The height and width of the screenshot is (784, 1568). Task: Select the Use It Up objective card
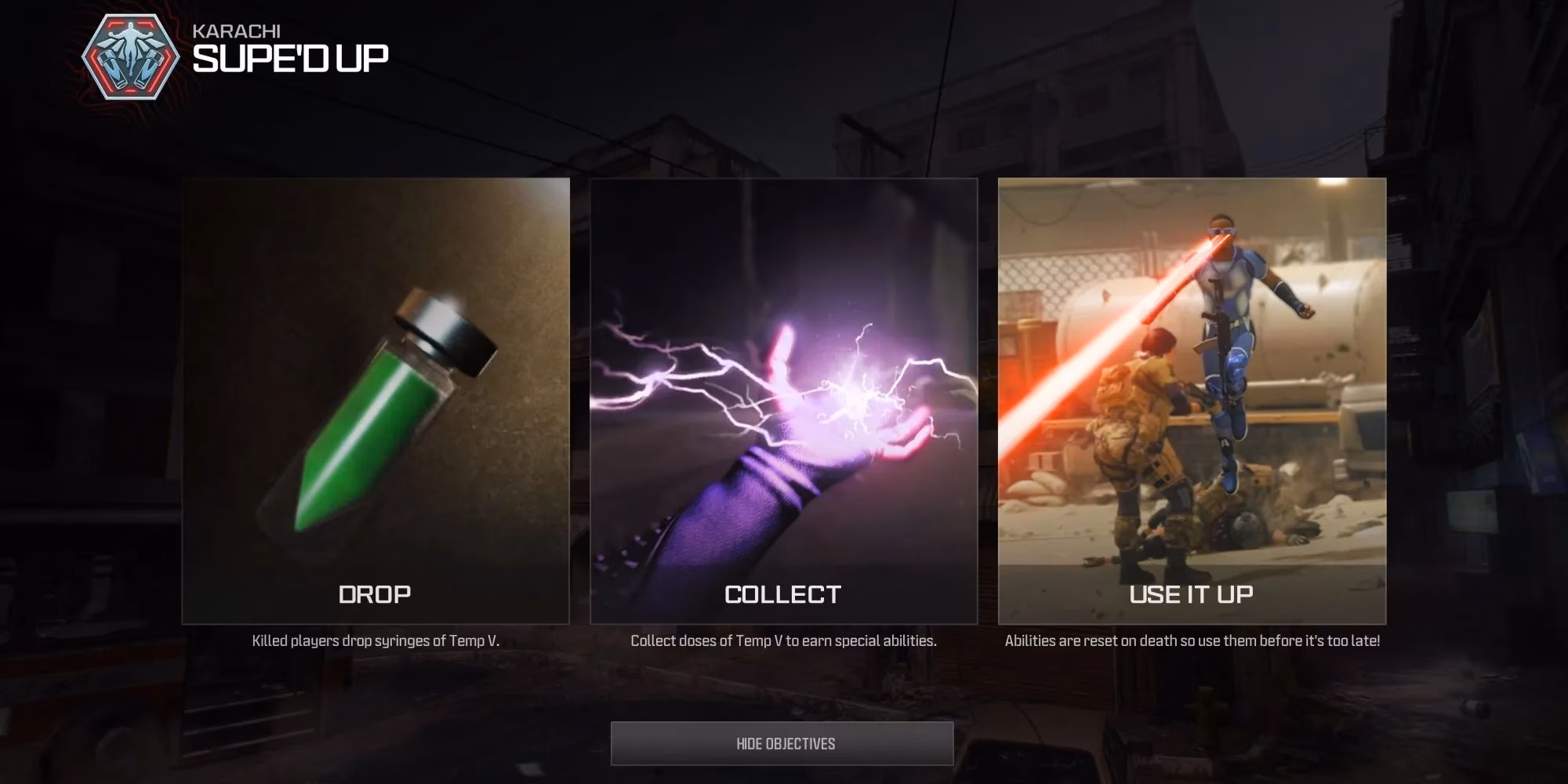(x=1192, y=401)
